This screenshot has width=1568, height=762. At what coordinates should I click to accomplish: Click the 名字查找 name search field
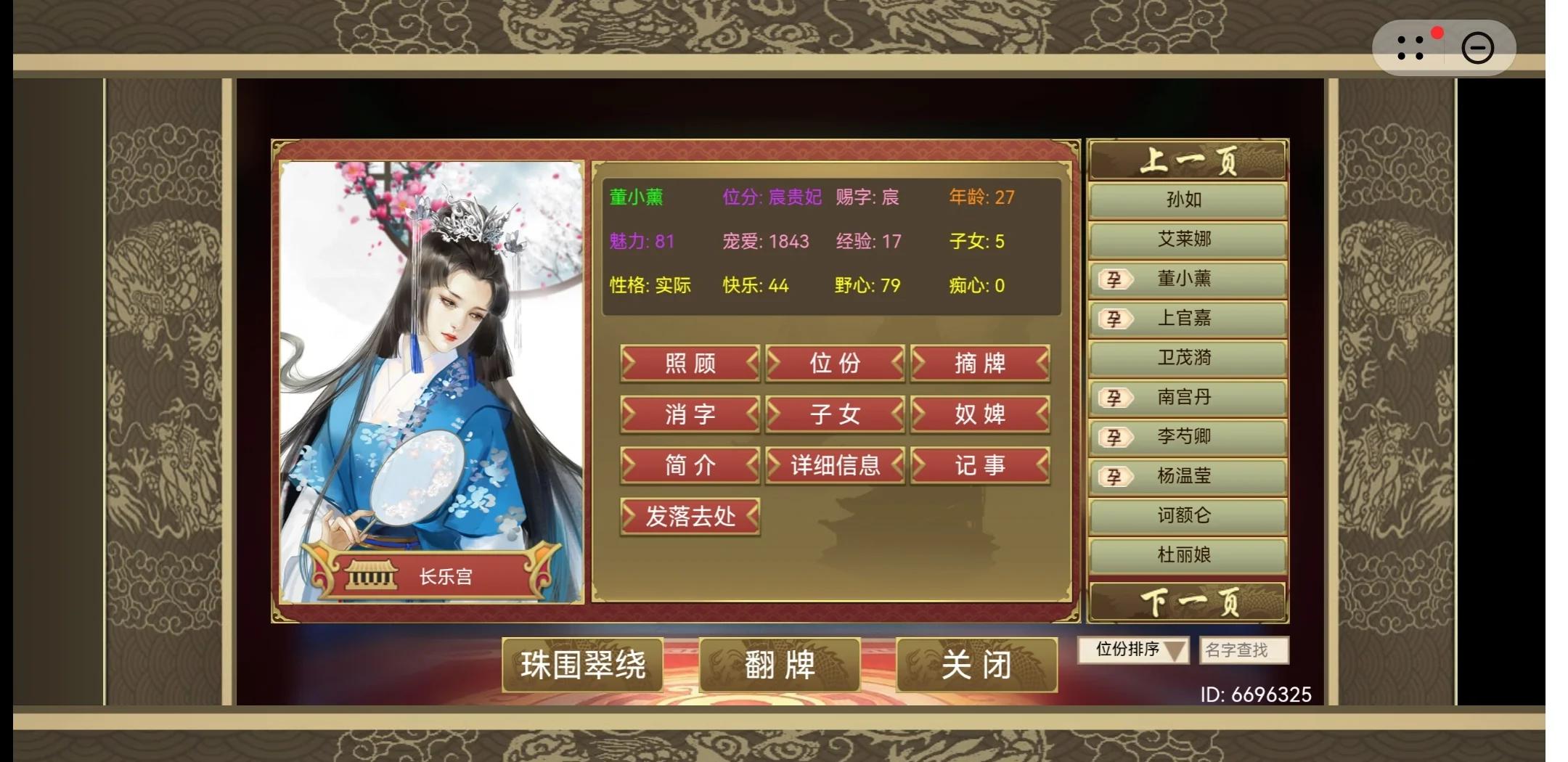pos(1244,651)
